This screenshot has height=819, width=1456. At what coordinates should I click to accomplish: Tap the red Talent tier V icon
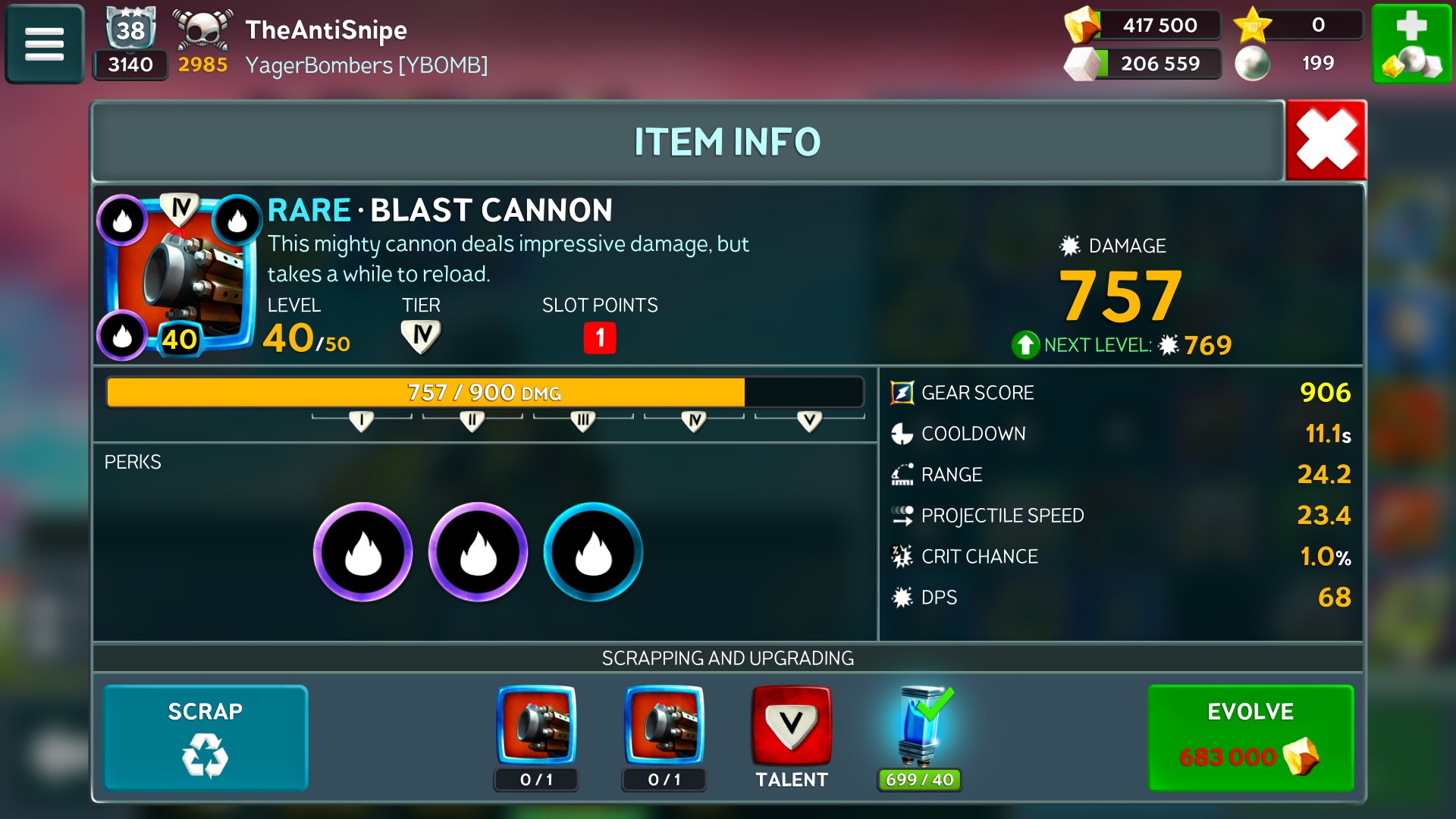point(791,726)
